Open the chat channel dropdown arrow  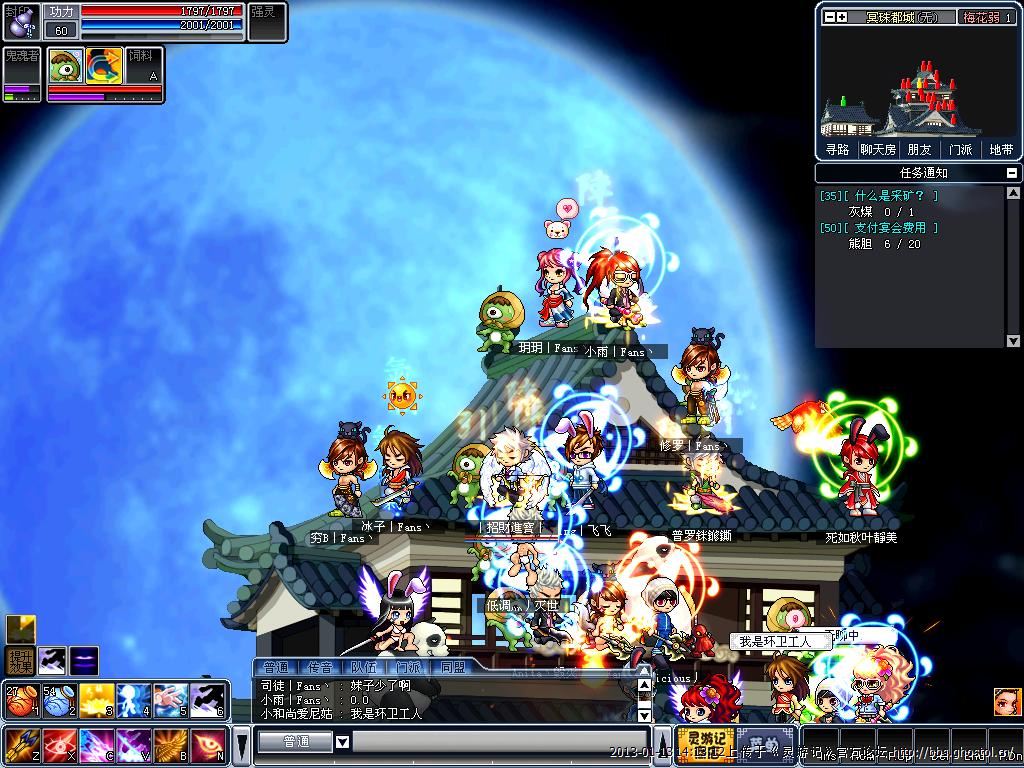(342, 741)
